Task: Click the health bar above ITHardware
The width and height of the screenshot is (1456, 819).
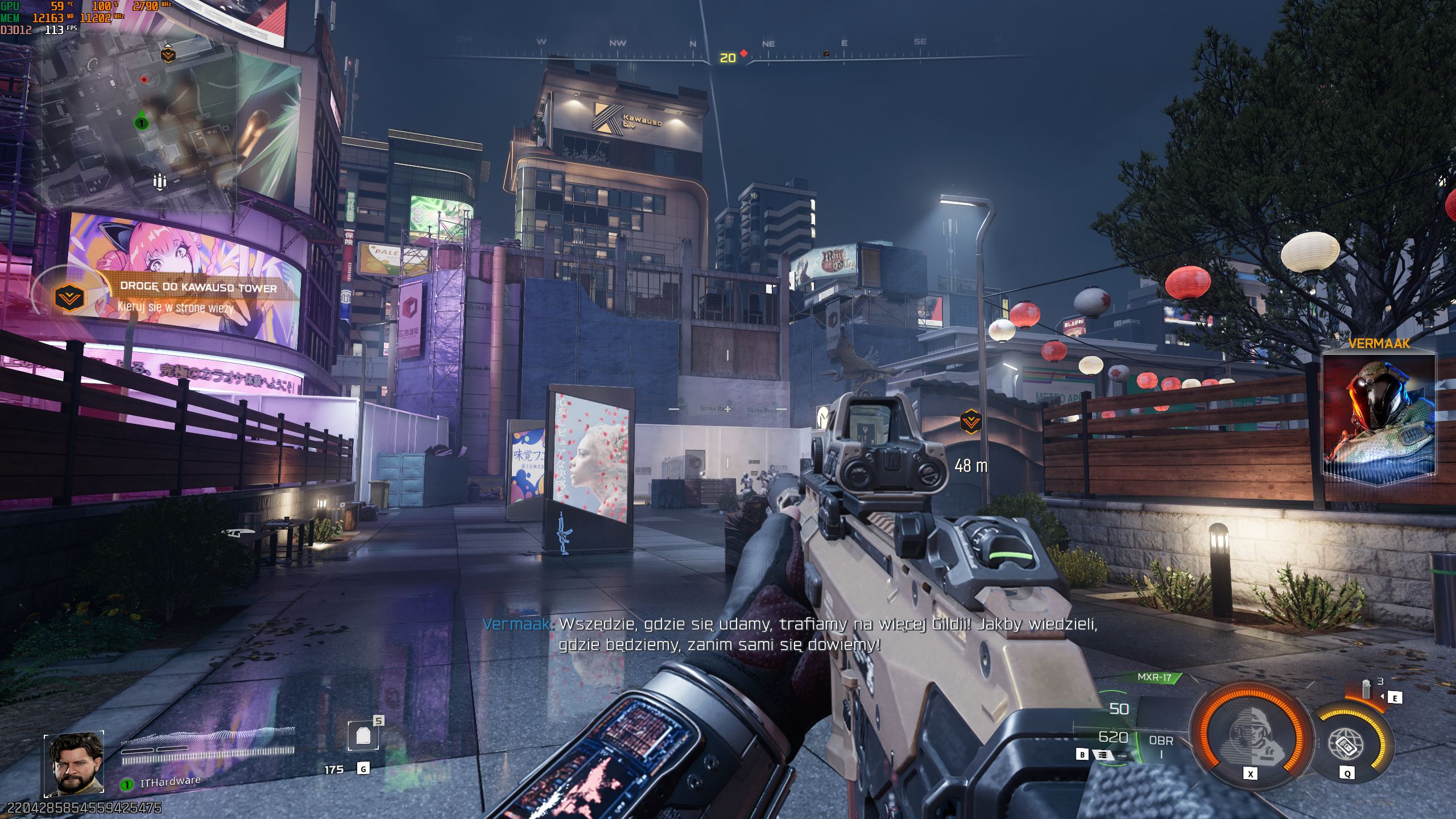Action: [205, 756]
